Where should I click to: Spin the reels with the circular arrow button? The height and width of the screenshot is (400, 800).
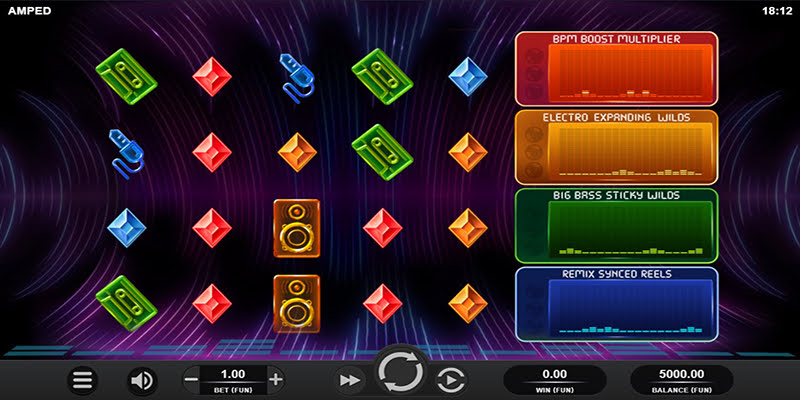401,374
